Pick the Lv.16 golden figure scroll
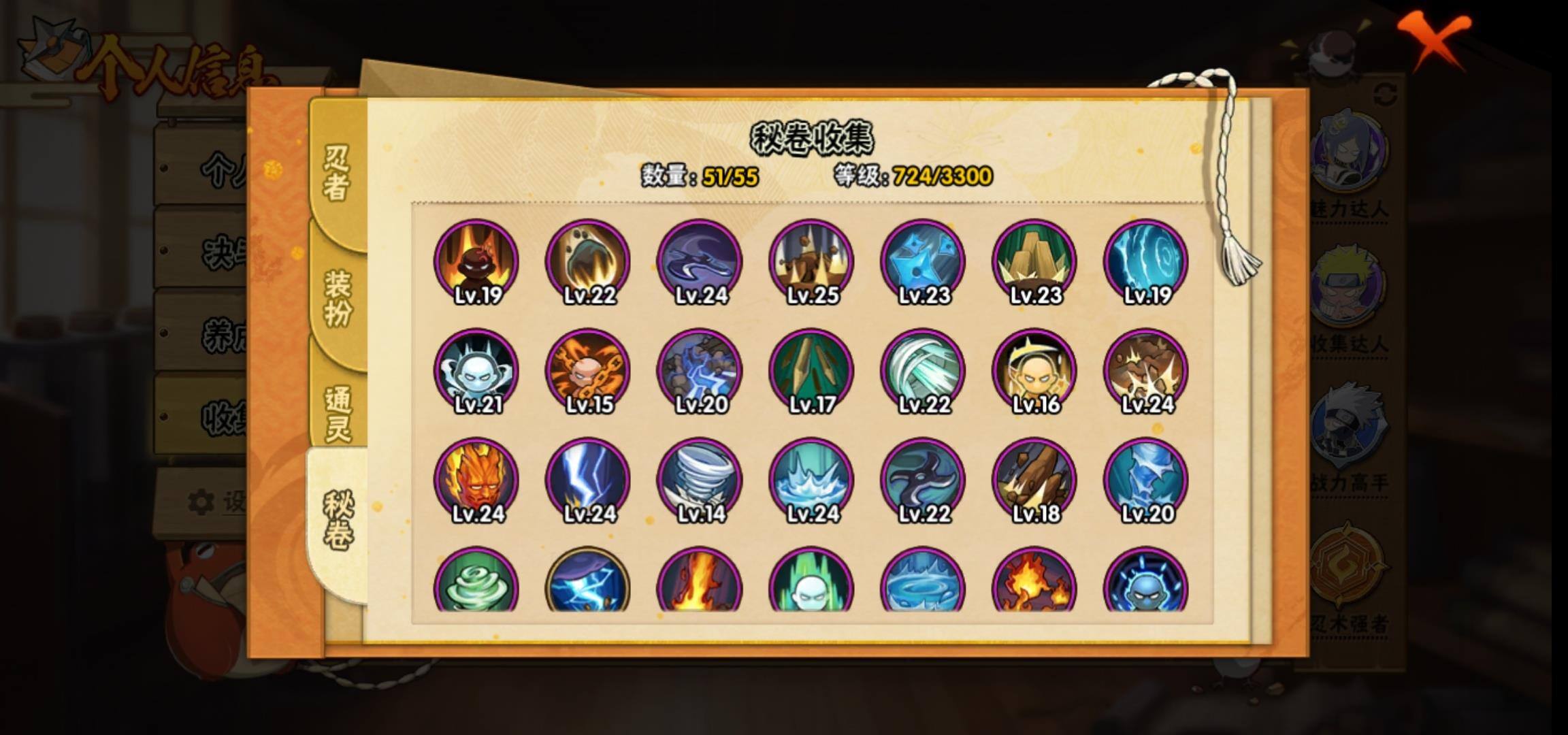 tap(1034, 371)
